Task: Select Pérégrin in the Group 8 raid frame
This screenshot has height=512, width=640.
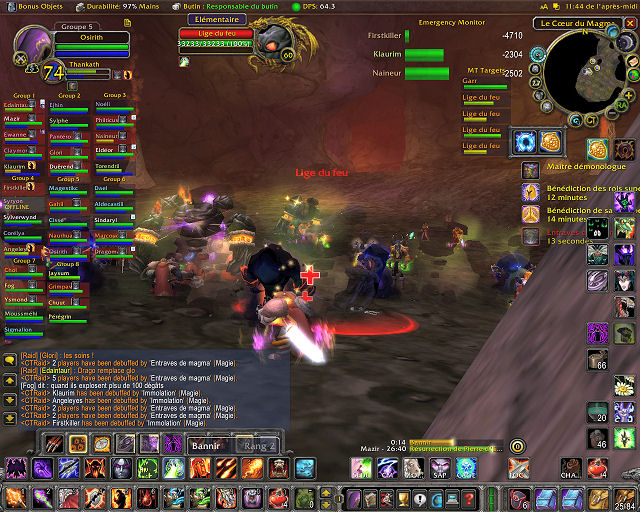Action: click(61, 316)
